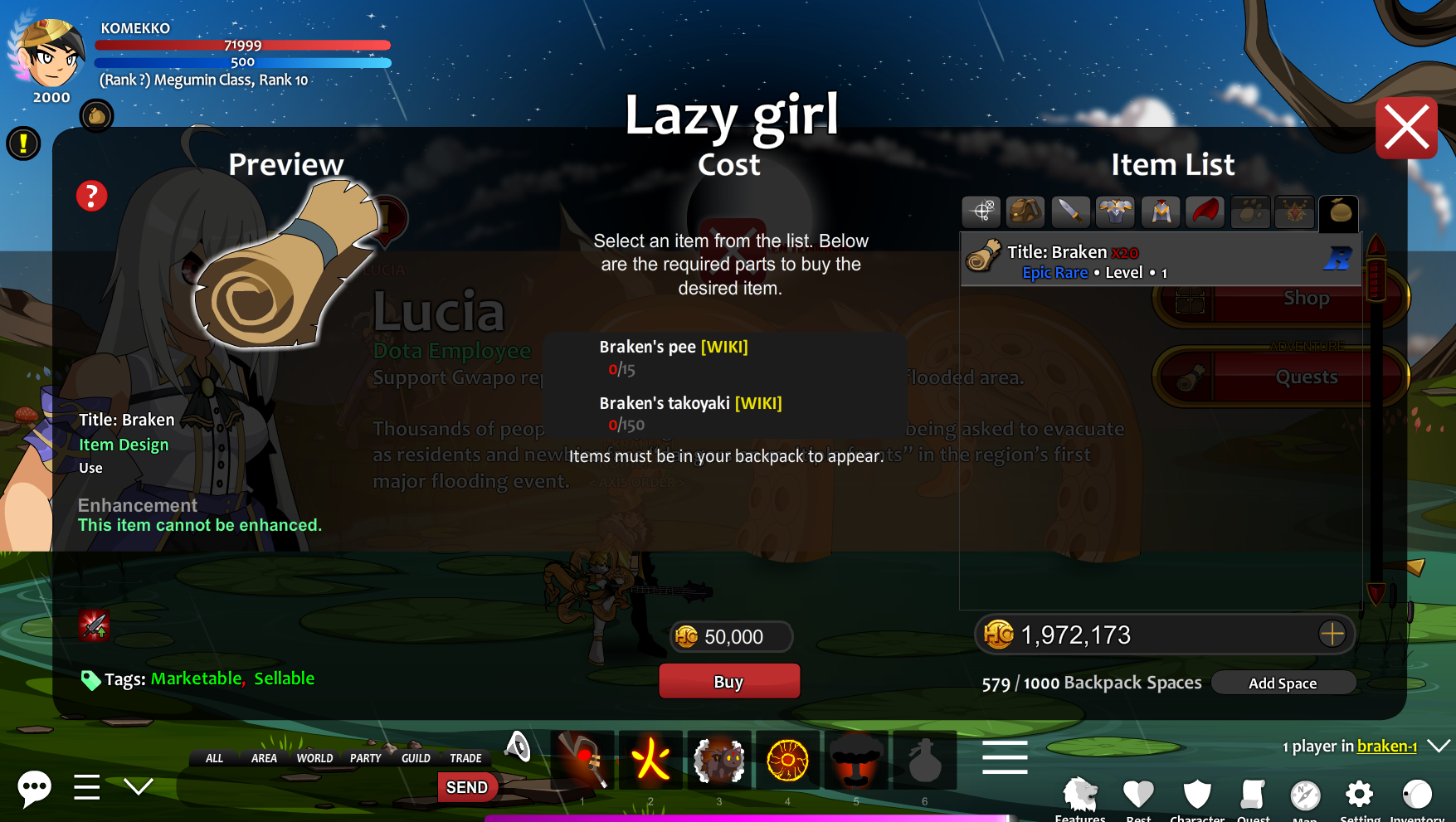
Task: Expand the braken-1 player list dropdown
Action: click(x=1439, y=746)
